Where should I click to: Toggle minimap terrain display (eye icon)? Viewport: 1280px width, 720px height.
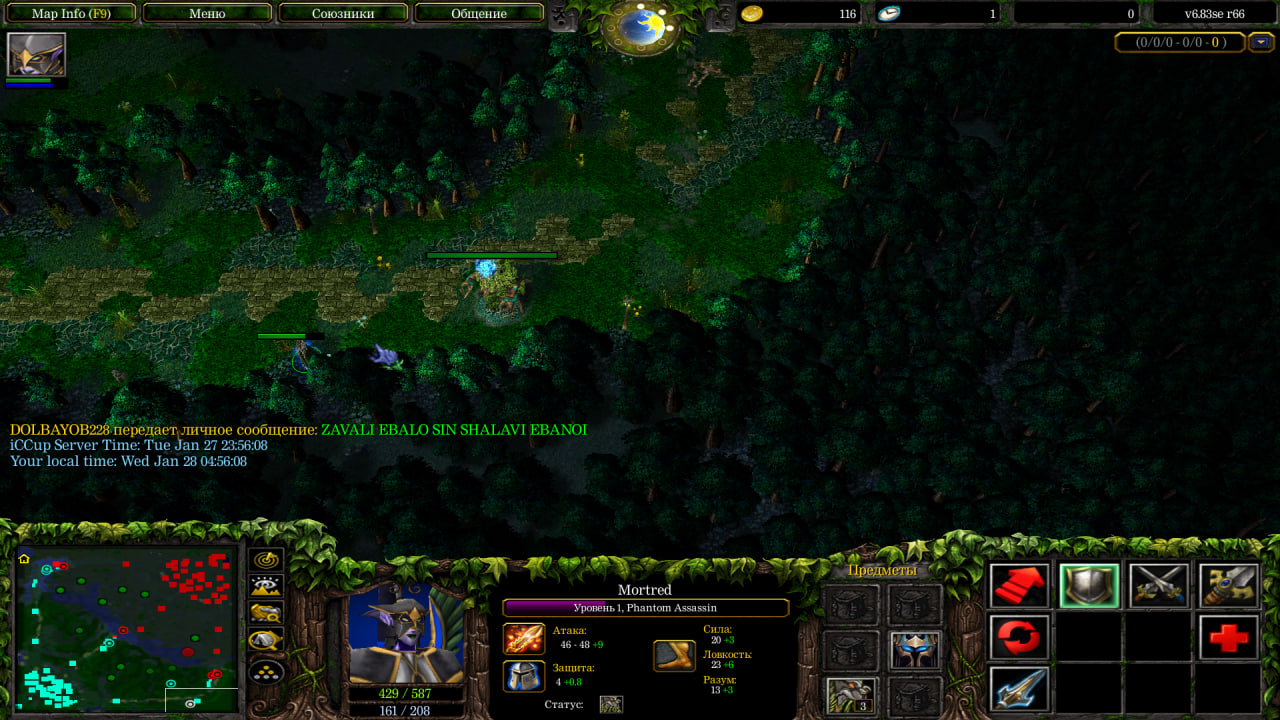tap(266, 587)
